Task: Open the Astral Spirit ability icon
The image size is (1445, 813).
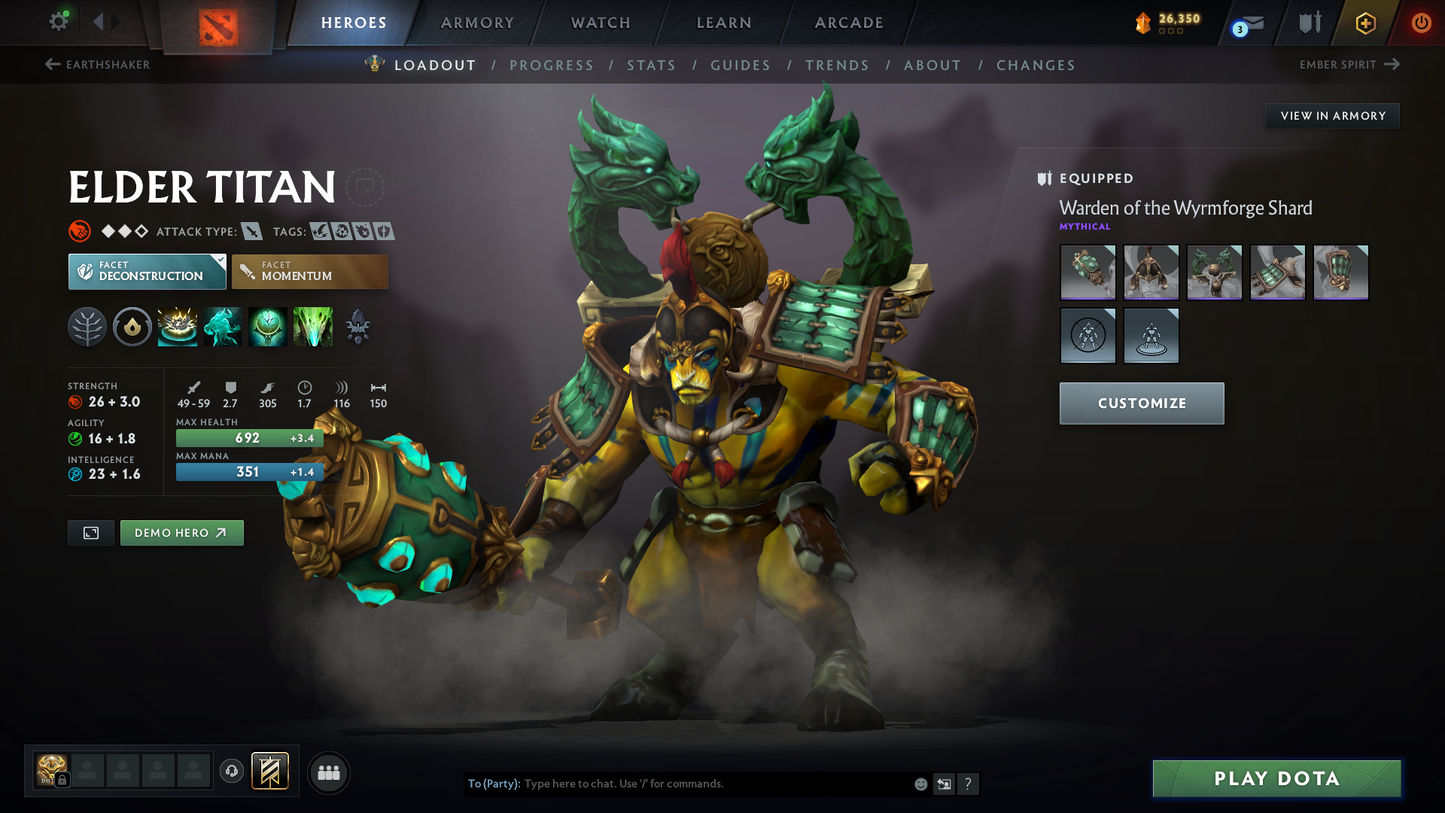Action: 222,327
